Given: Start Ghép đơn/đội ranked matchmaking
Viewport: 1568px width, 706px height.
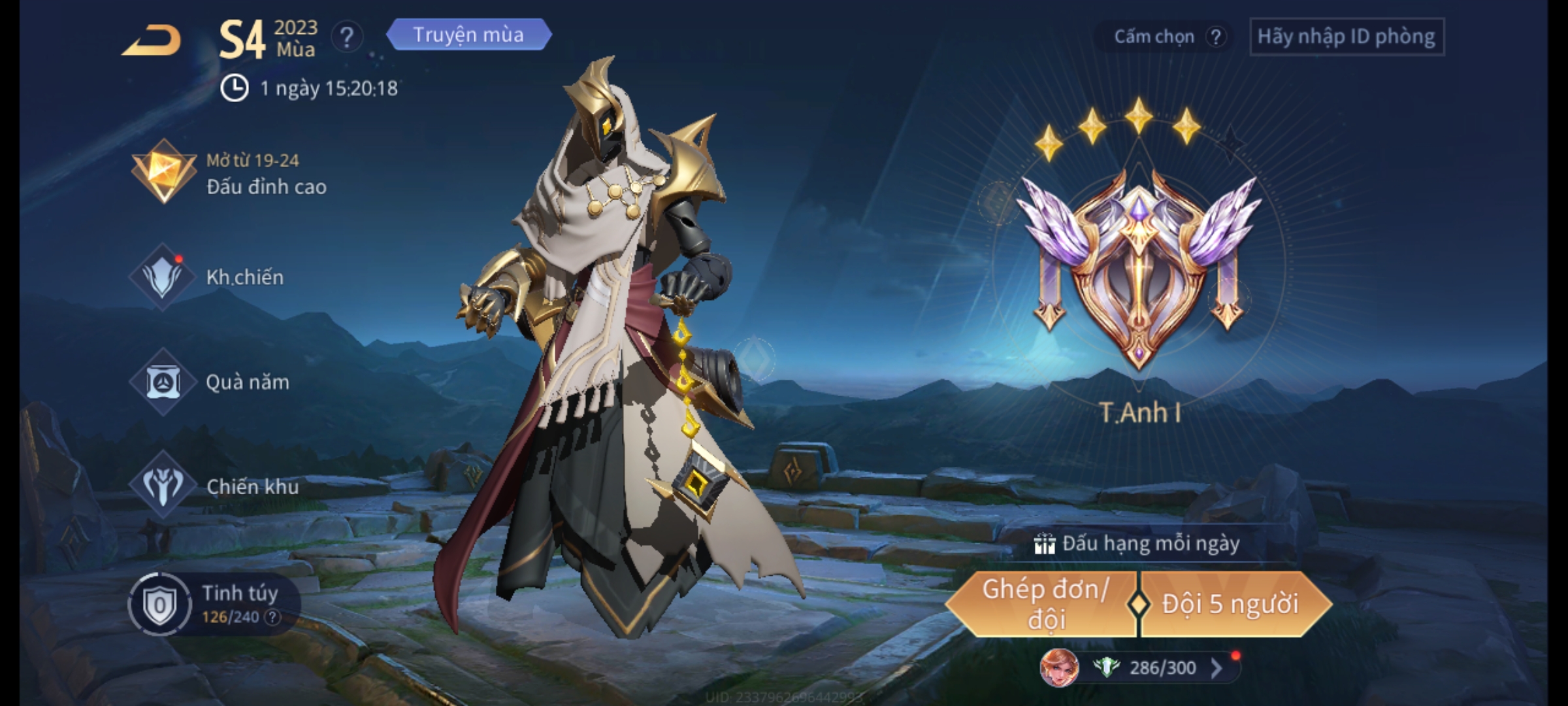Looking at the screenshot, I should (x=1044, y=604).
